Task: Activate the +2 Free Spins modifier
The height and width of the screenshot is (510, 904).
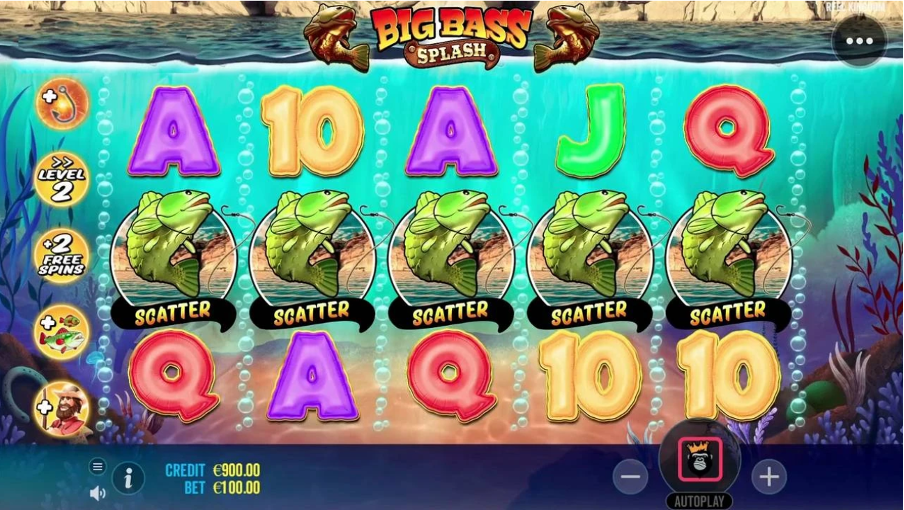Action: [x=62, y=256]
